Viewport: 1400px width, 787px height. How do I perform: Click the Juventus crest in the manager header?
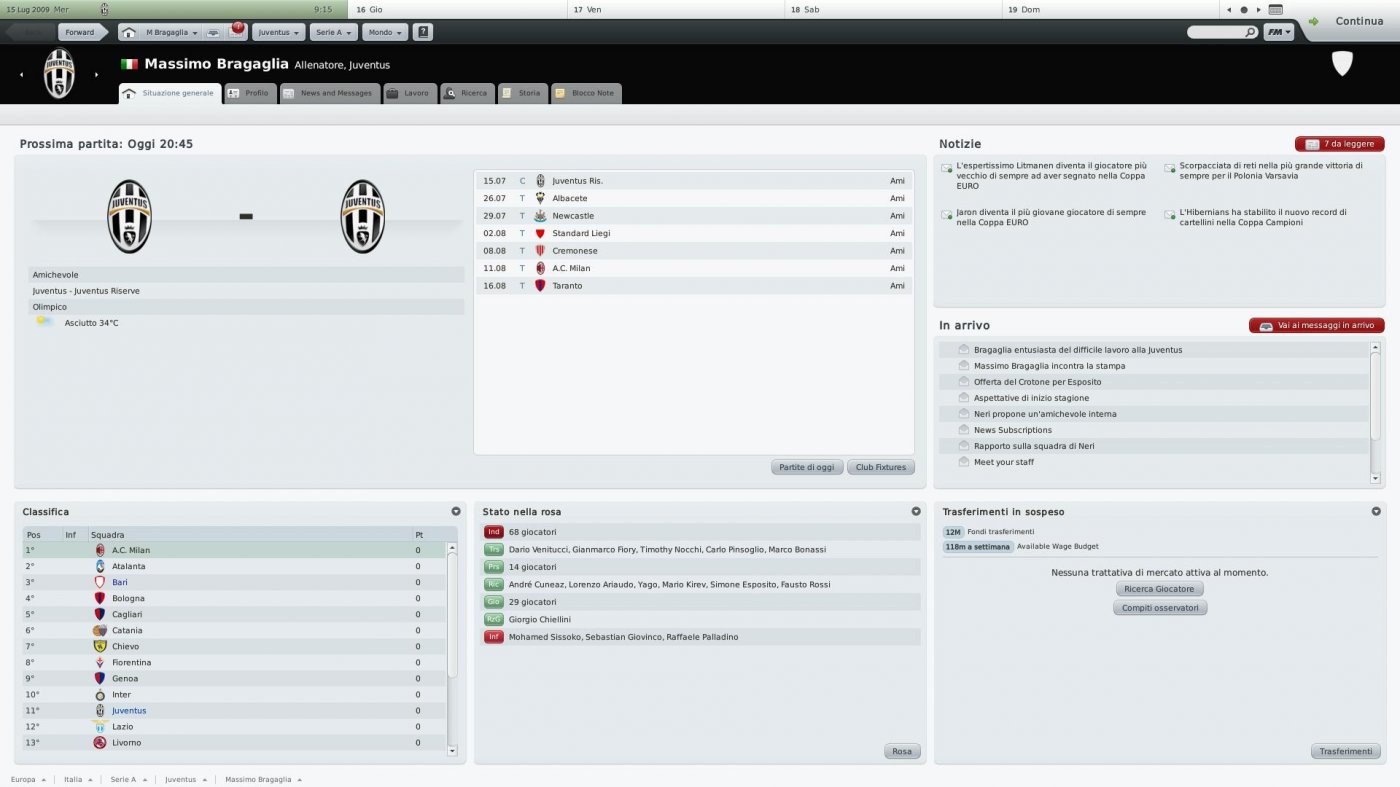[58, 73]
